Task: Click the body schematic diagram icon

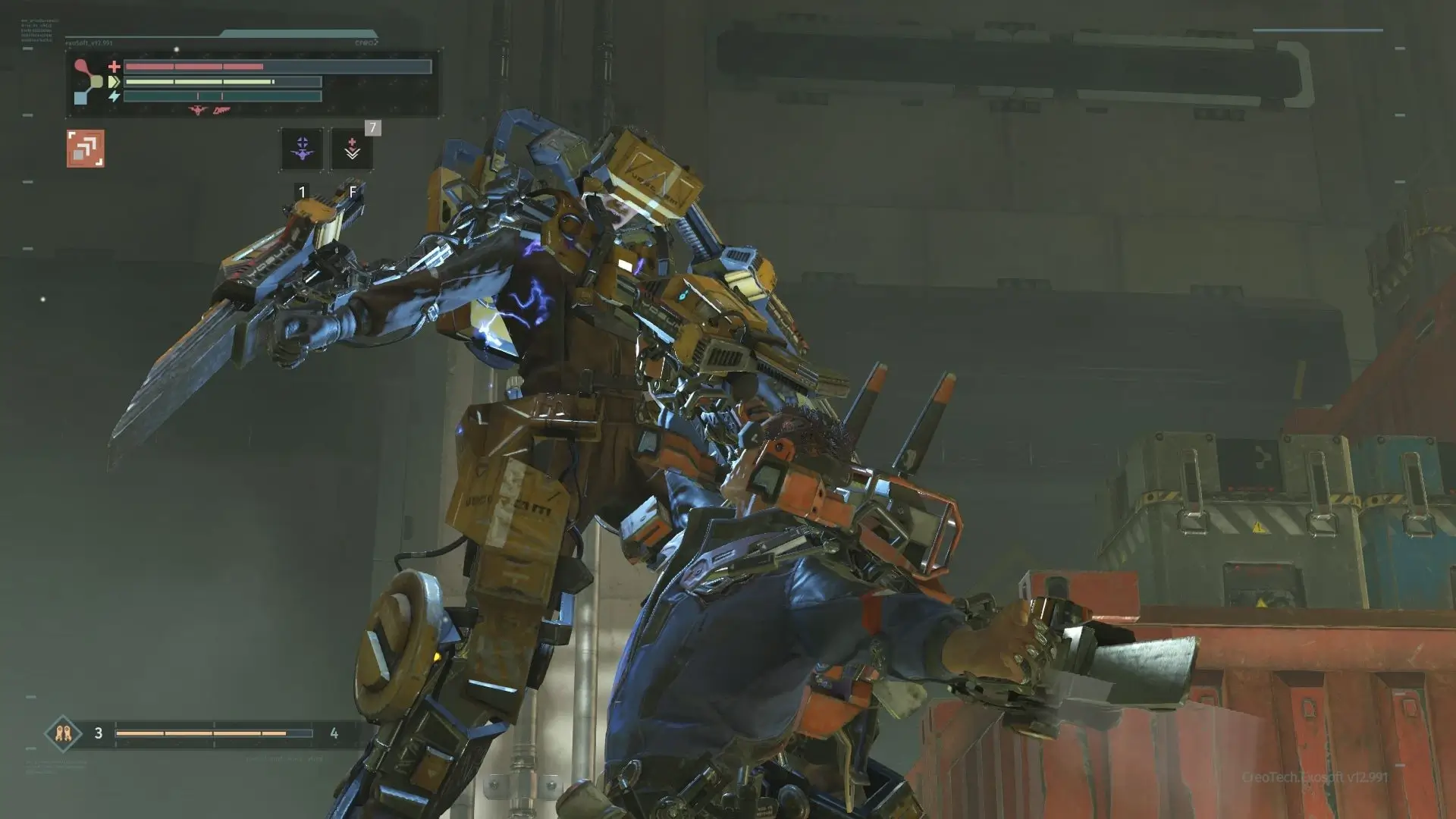Action: pos(86,82)
